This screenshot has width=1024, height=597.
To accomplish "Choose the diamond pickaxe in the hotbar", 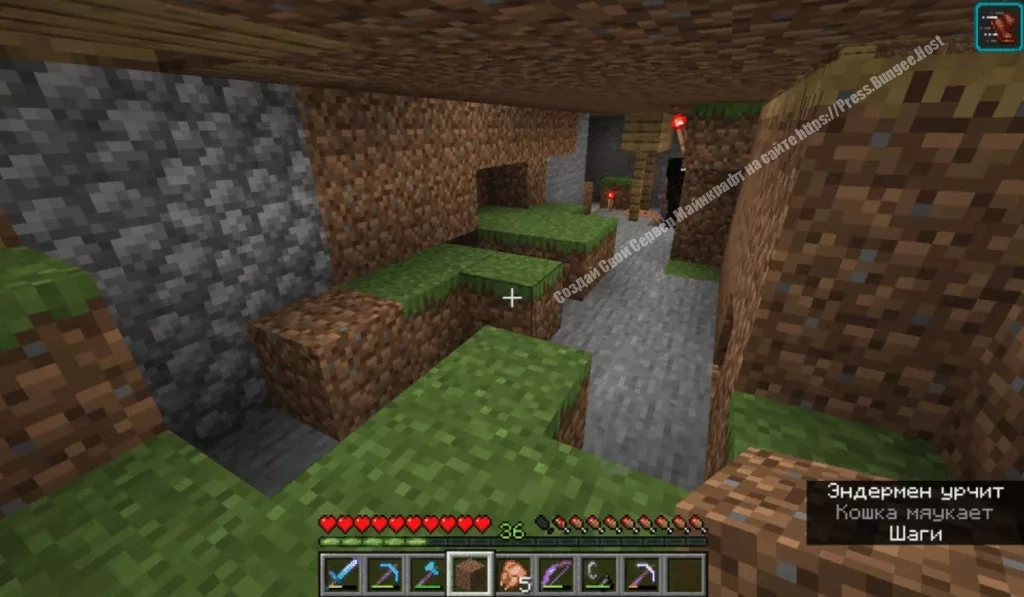I will tap(383, 573).
